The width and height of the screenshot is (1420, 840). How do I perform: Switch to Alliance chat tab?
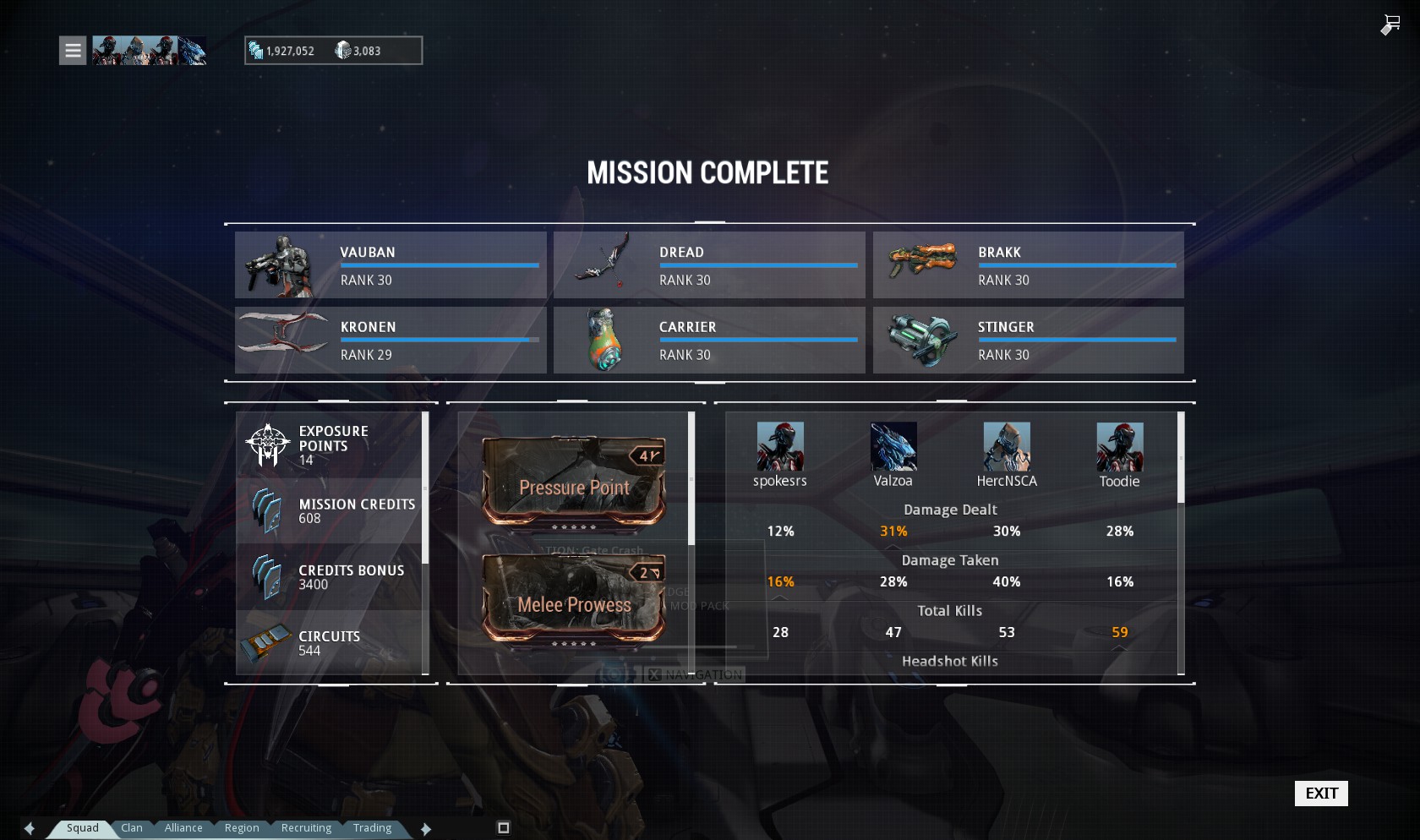pos(183,828)
